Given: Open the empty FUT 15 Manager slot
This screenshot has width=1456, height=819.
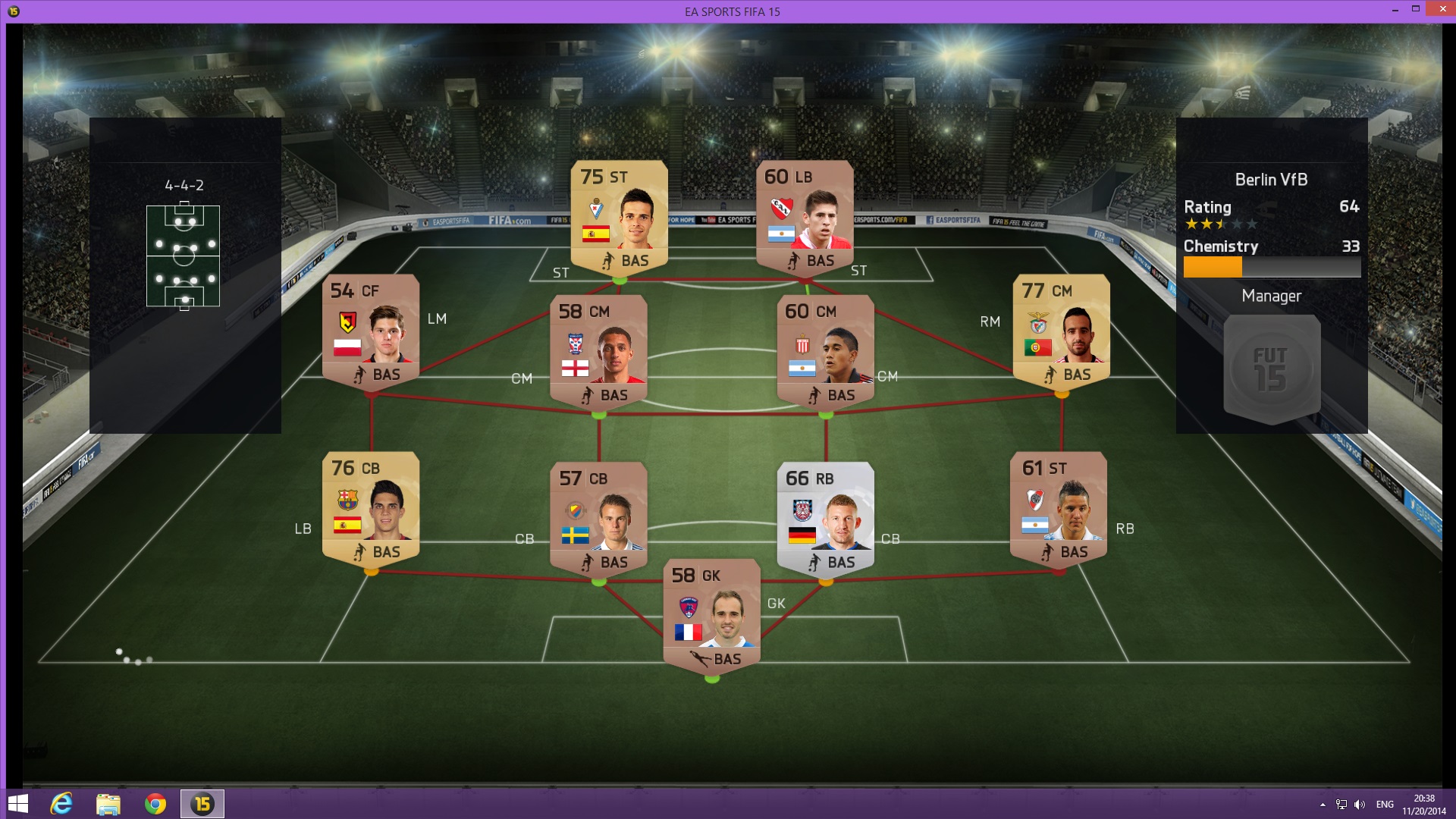Looking at the screenshot, I should (x=1272, y=369).
